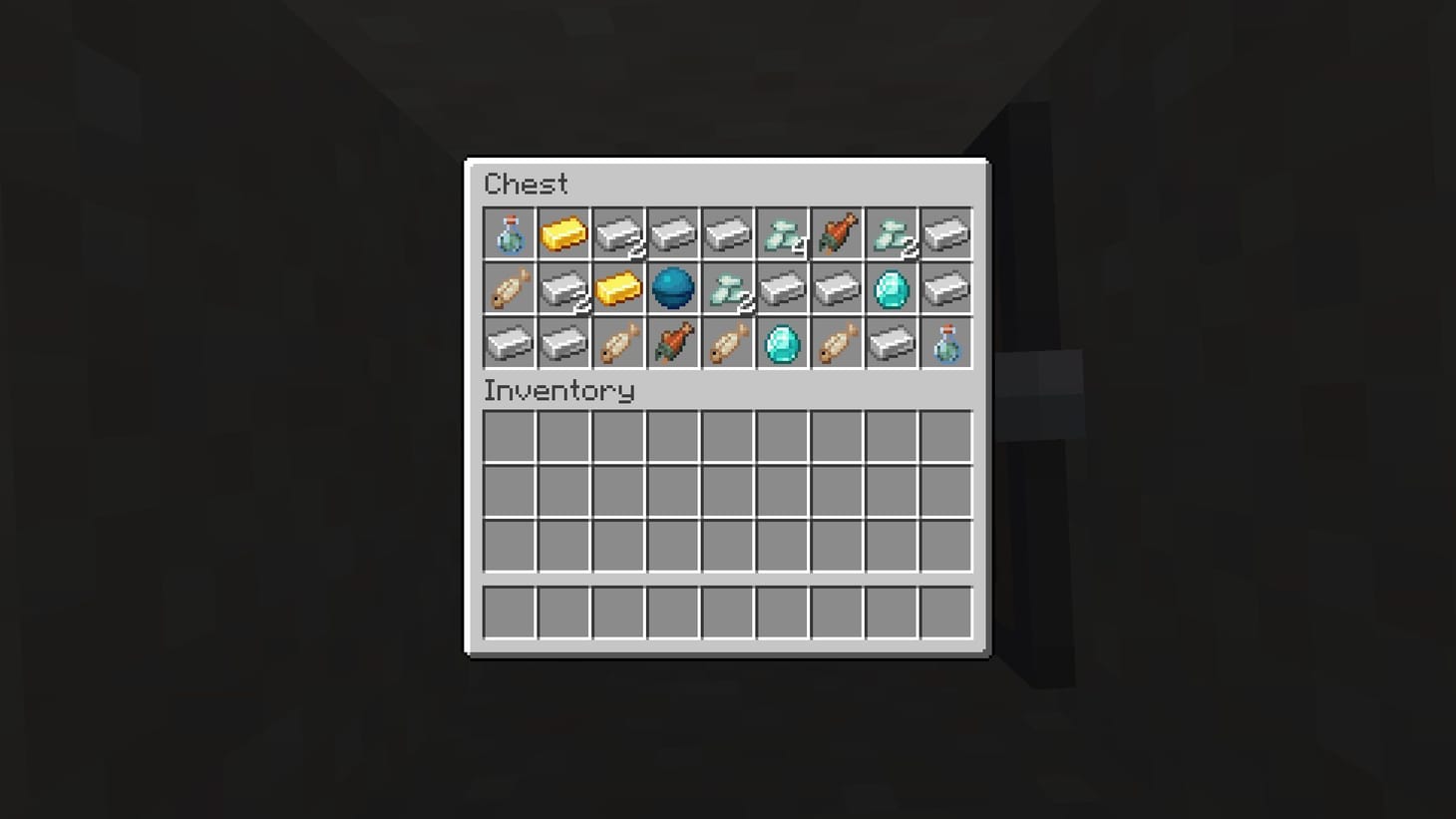The height and width of the screenshot is (819, 1456).
Task: Click the first empty inventory slot
Action: click(x=509, y=437)
